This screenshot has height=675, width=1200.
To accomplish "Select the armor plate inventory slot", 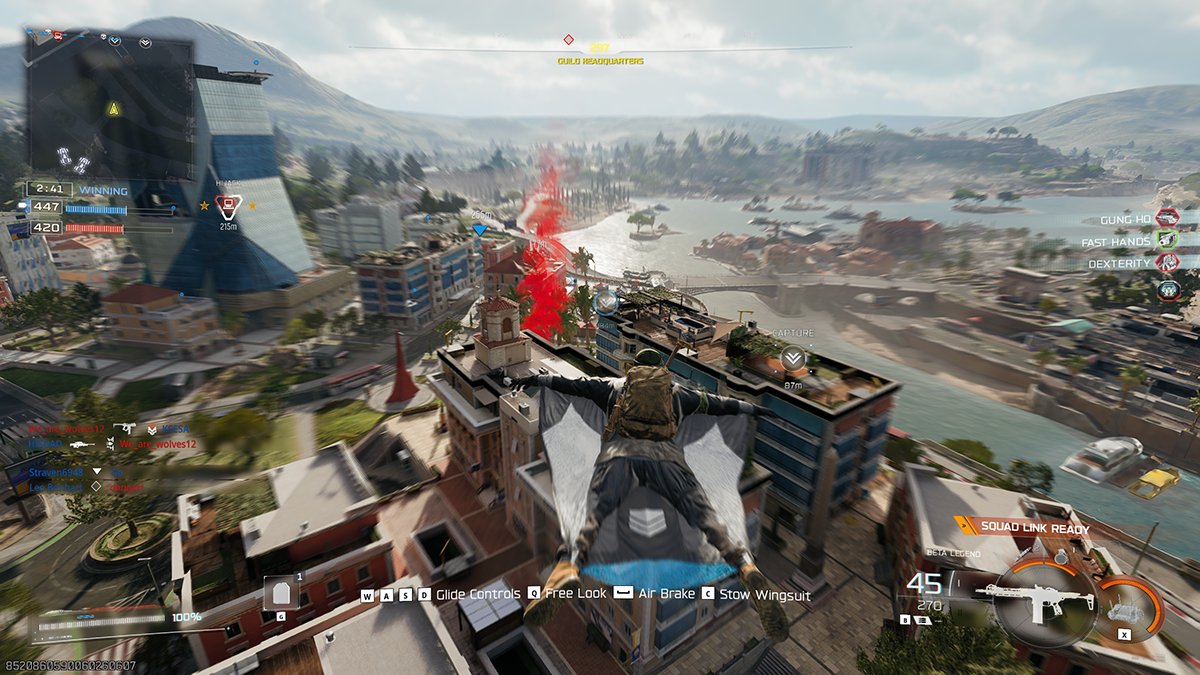I will (280, 594).
